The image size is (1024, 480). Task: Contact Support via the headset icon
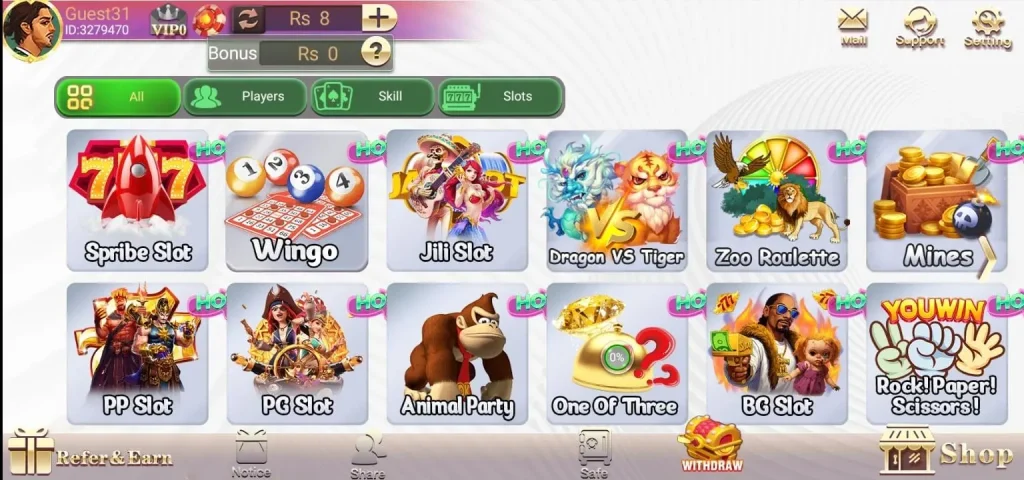[920, 26]
